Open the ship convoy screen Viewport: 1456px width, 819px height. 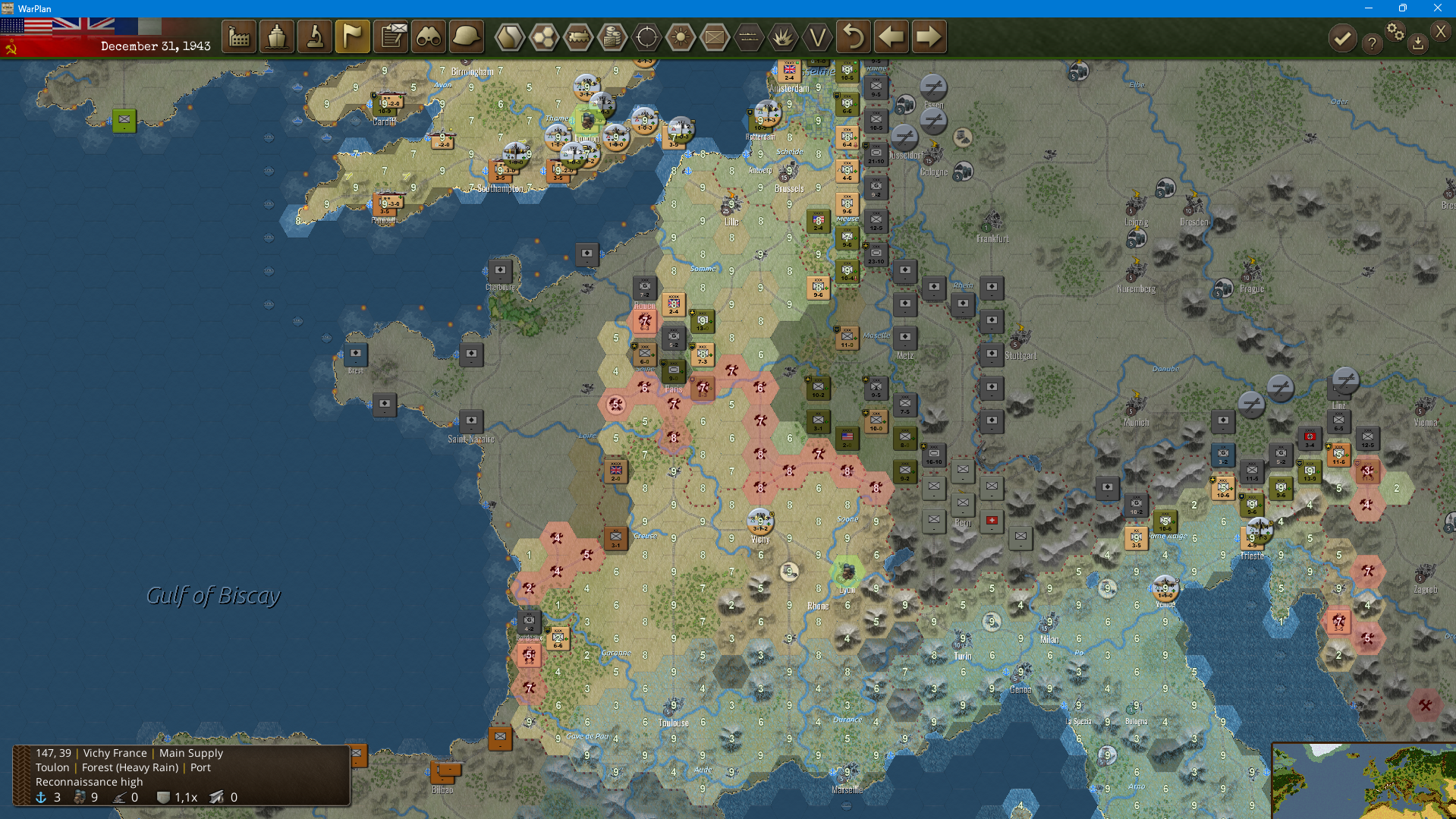(x=277, y=36)
